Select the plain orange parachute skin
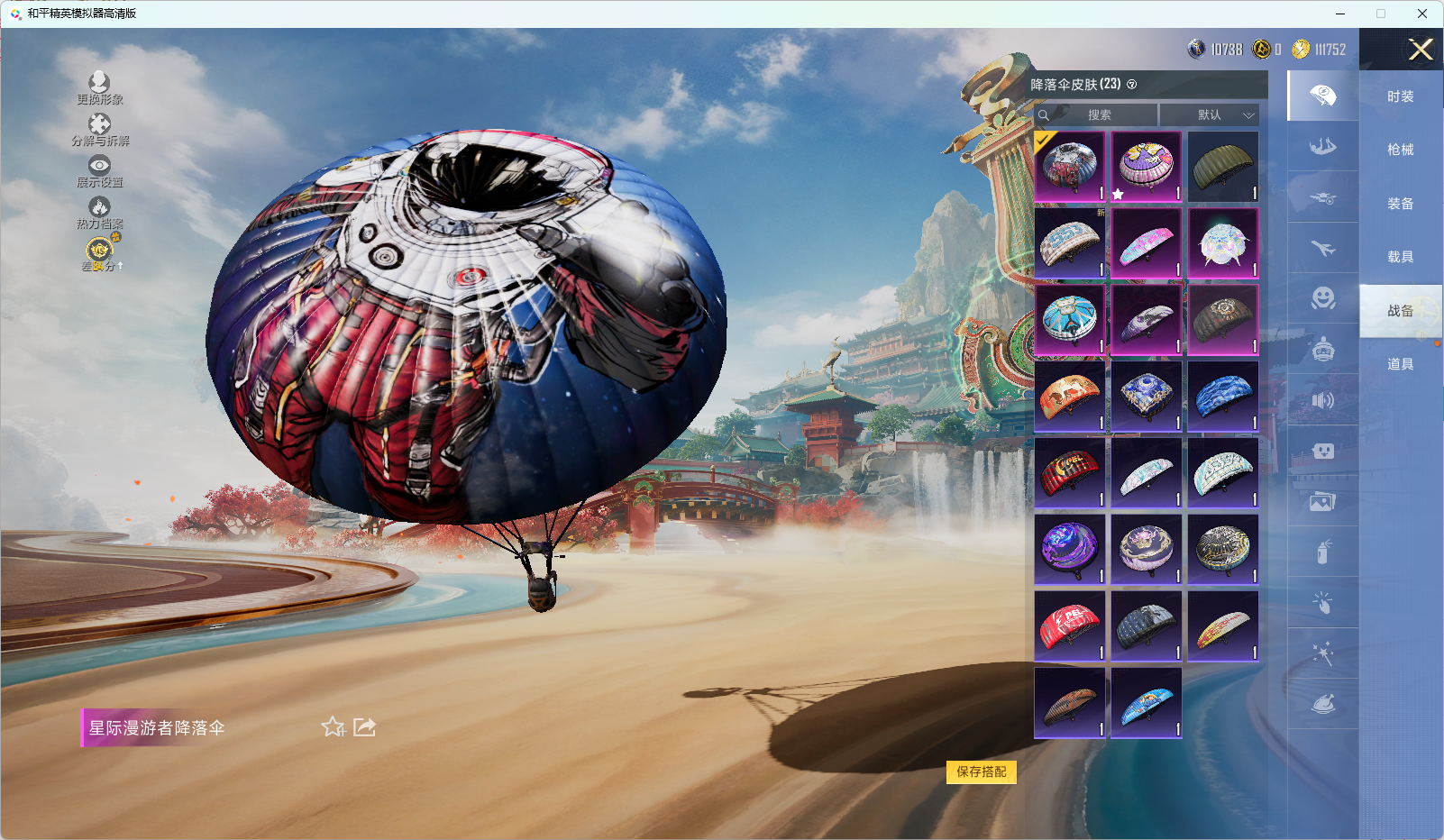The width and height of the screenshot is (1444, 840). point(1069,397)
